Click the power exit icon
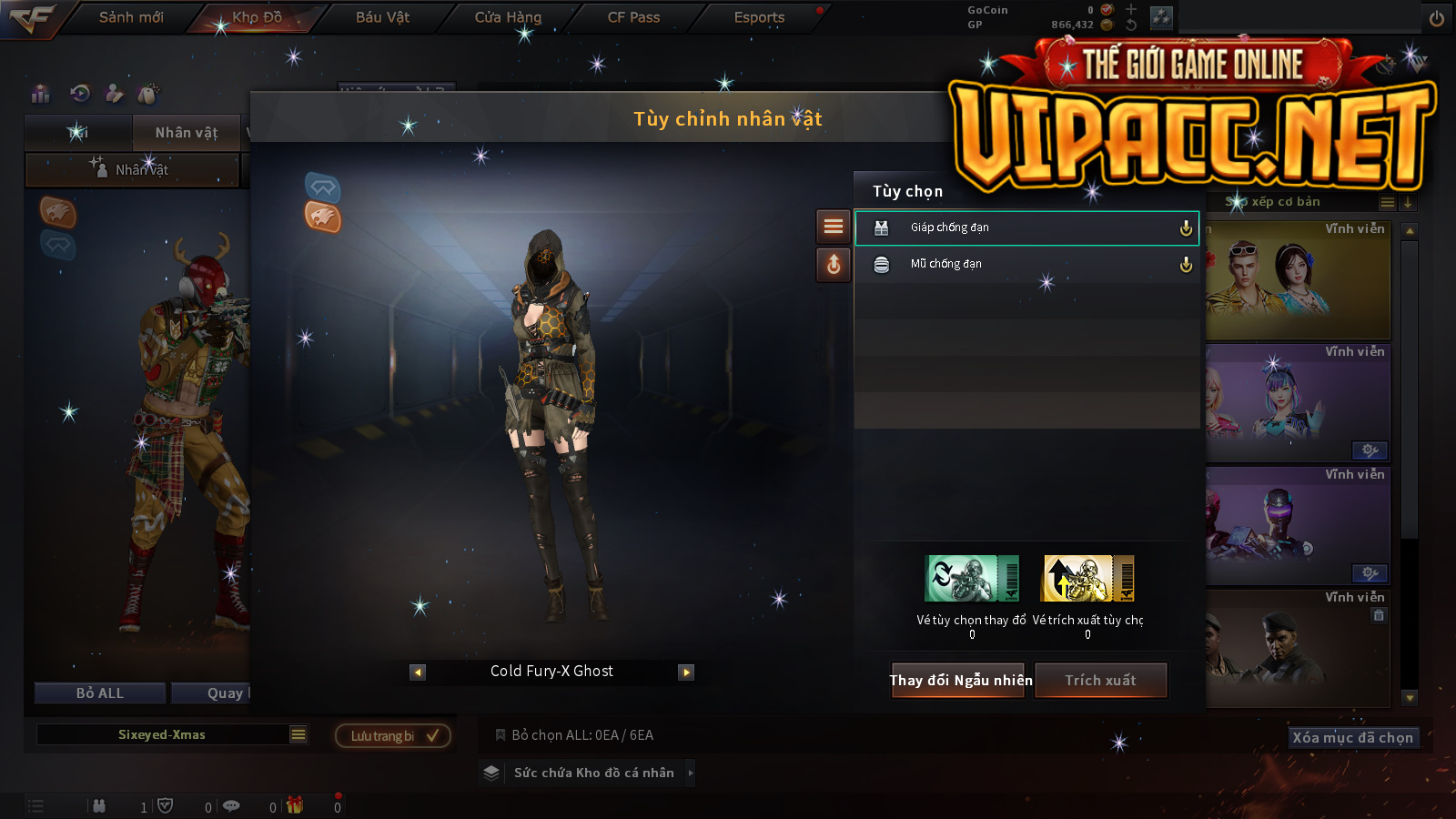The image size is (1456, 819). (x=1436, y=18)
